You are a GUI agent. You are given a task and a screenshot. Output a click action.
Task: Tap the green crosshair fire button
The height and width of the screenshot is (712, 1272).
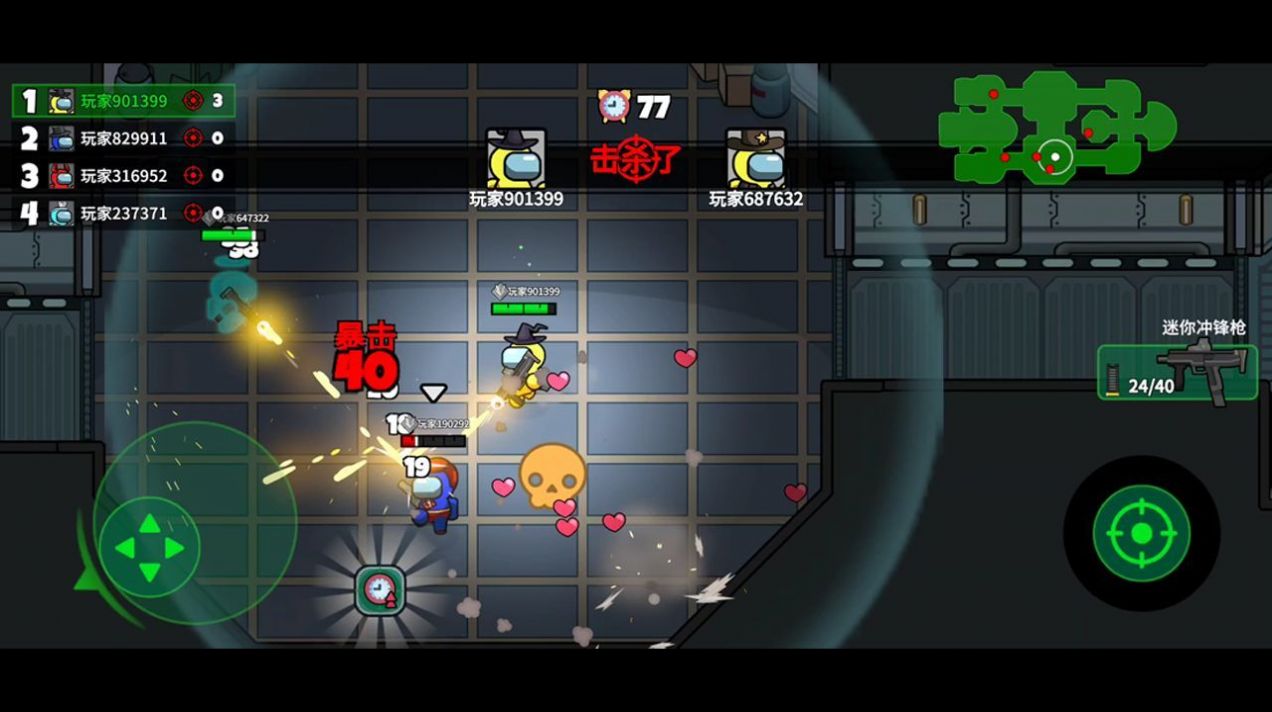point(1141,533)
